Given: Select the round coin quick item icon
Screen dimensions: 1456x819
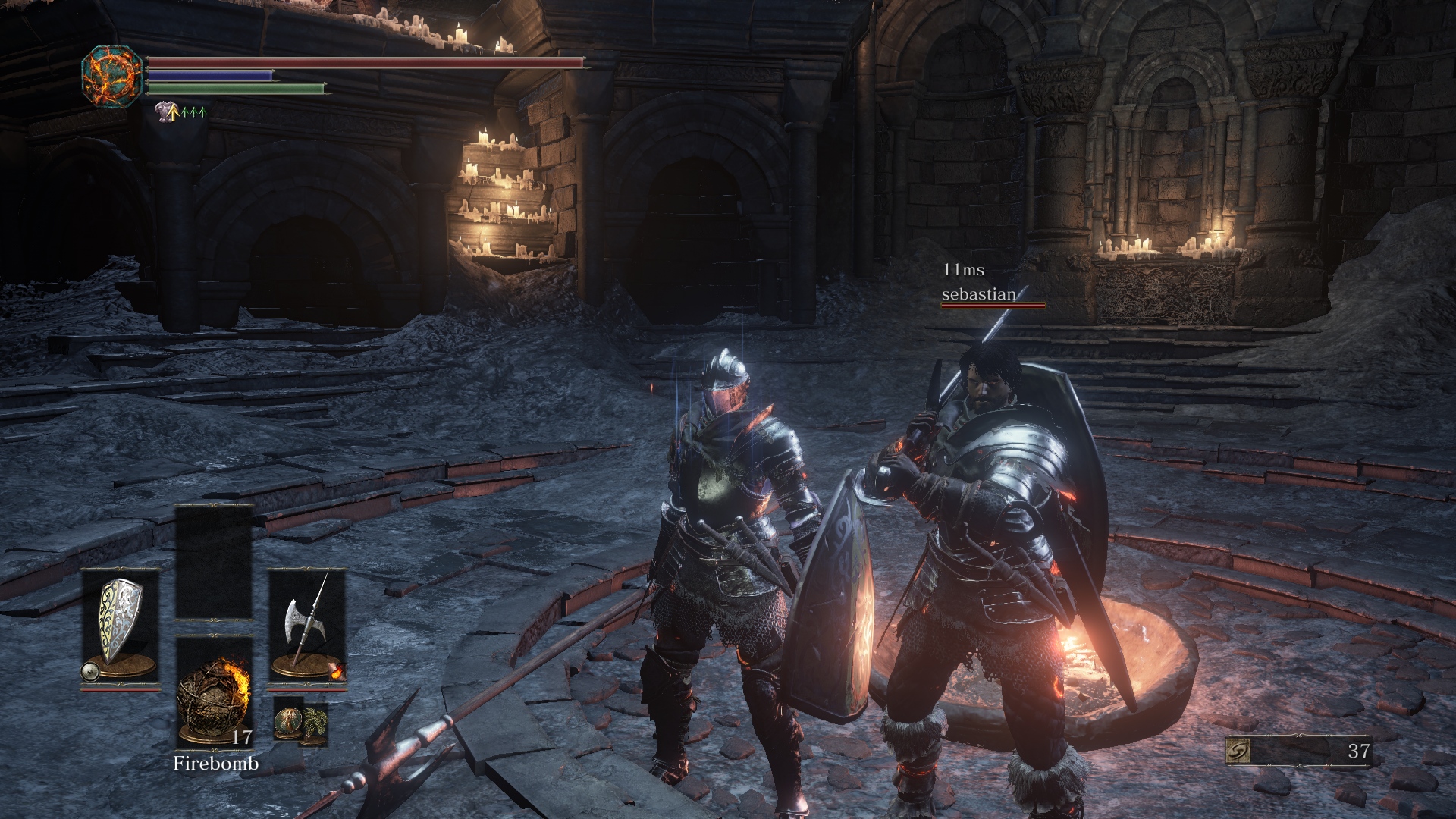Looking at the screenshot, I should [x=288, y=719].
